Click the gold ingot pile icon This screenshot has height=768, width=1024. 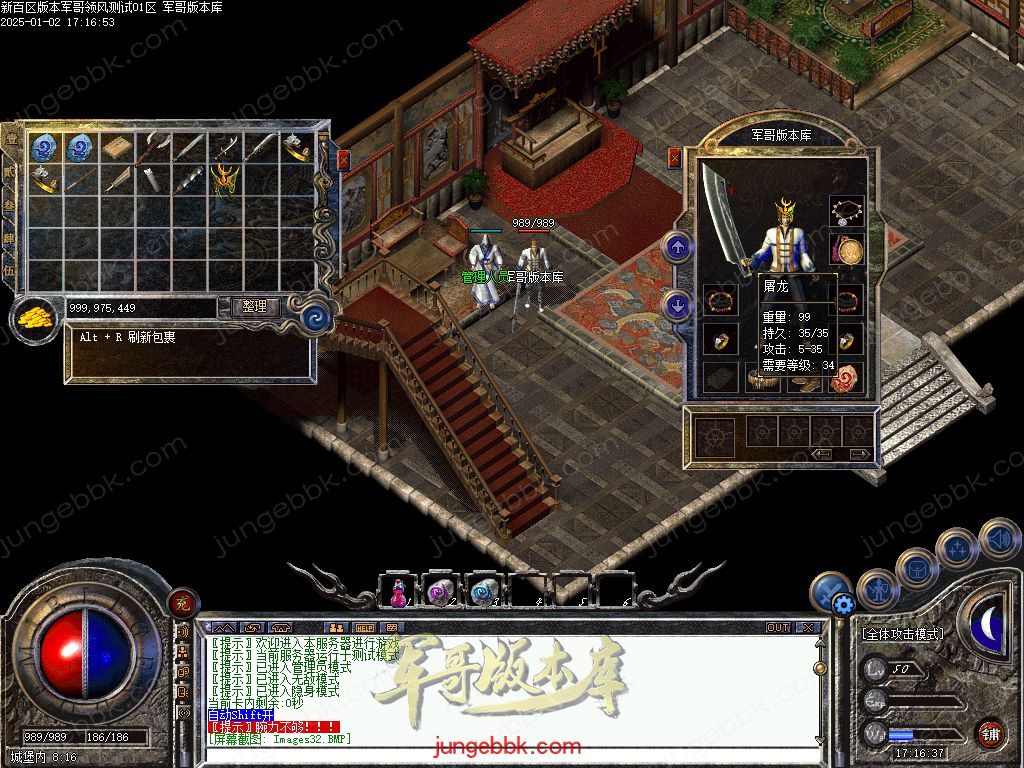(x=35, y=318)
